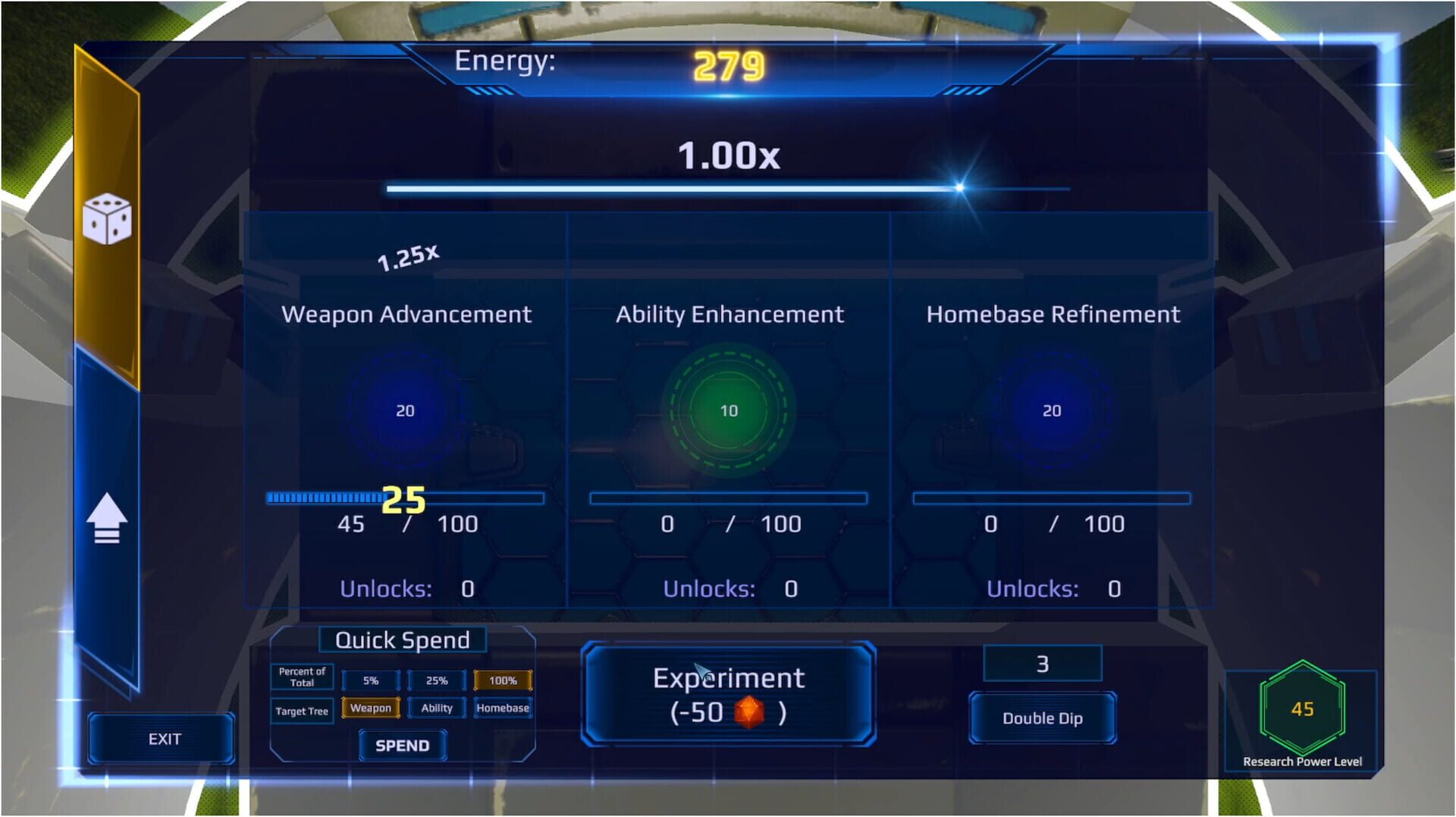Deselect the 100% percent of total option
Image resolution: width=1456 pixels, height=817 pixels.
pos(502,680)
